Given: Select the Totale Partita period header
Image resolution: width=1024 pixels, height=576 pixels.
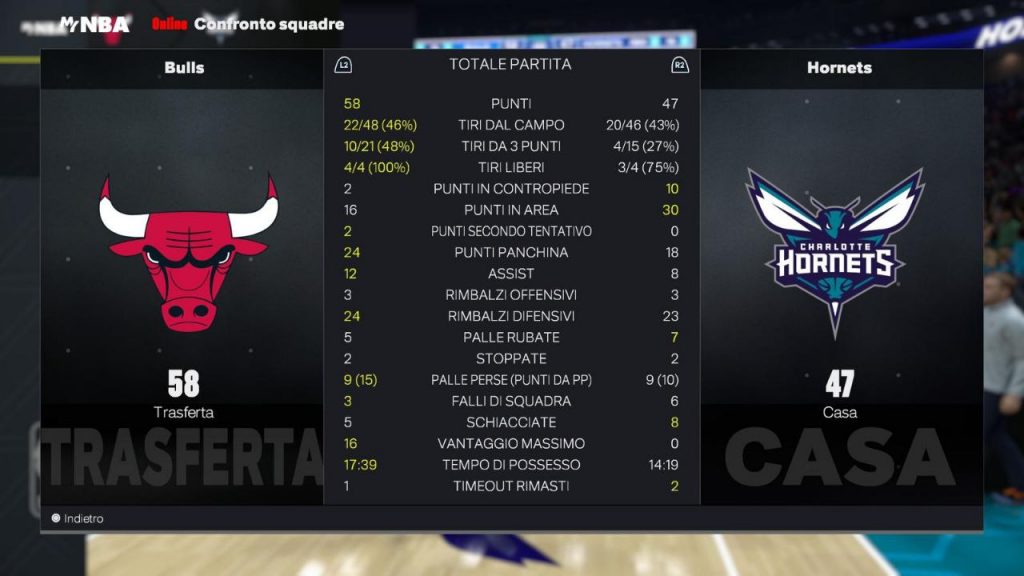Looking at the screenshot, I should pos(510,64).
